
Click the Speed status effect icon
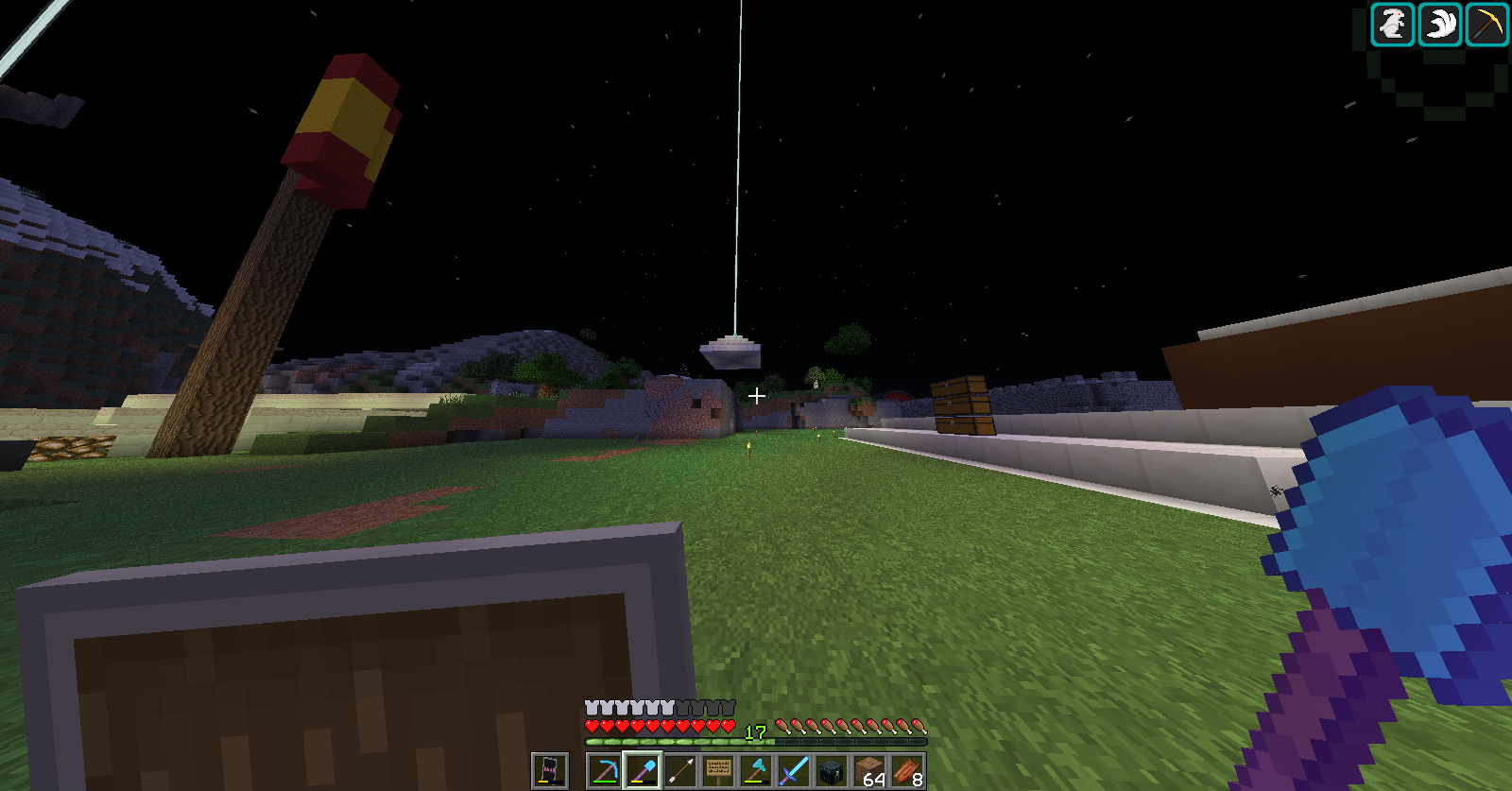1440,25
